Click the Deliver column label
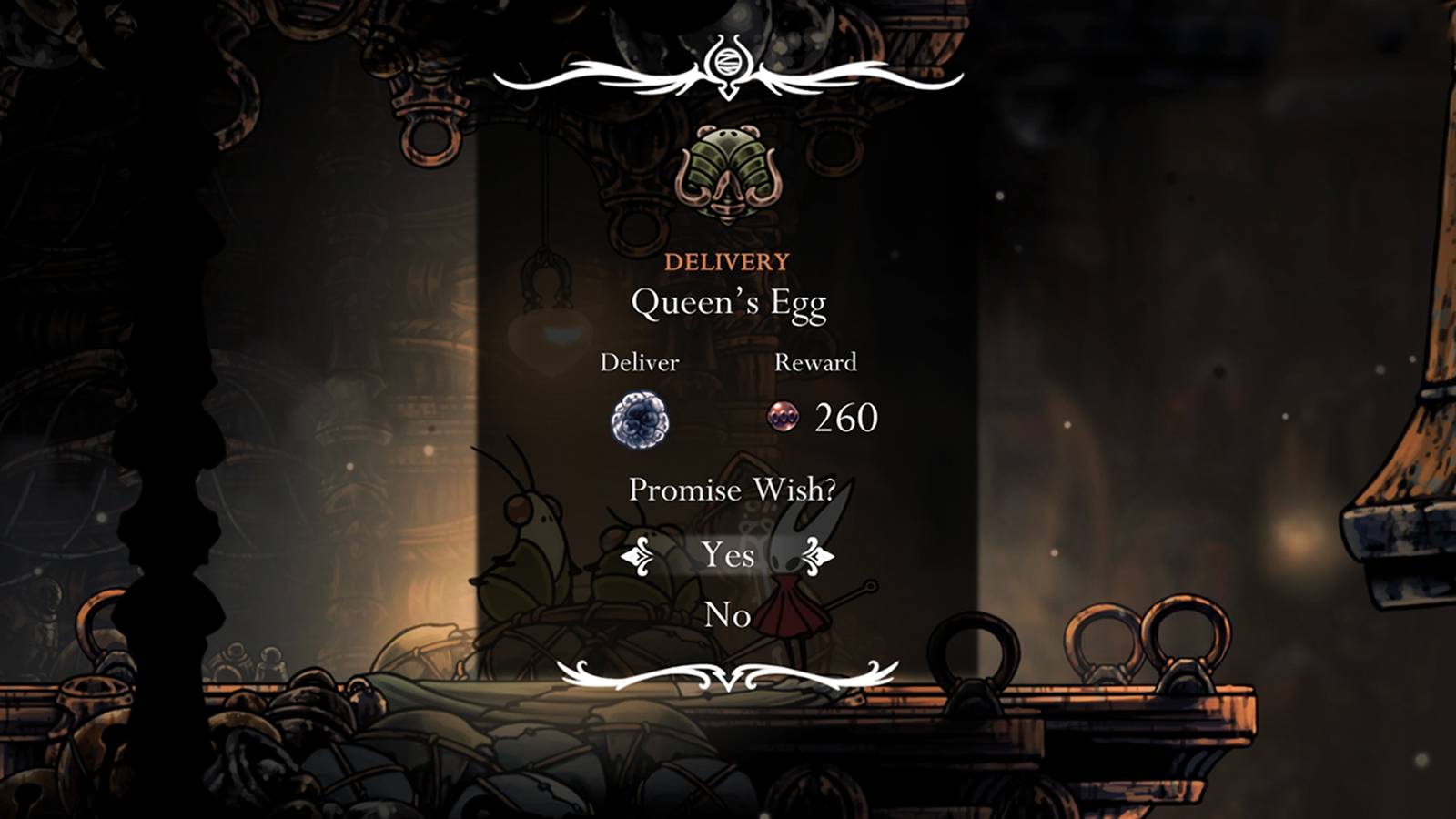The height and width of the screenshot is (819, 1456). 641,362
